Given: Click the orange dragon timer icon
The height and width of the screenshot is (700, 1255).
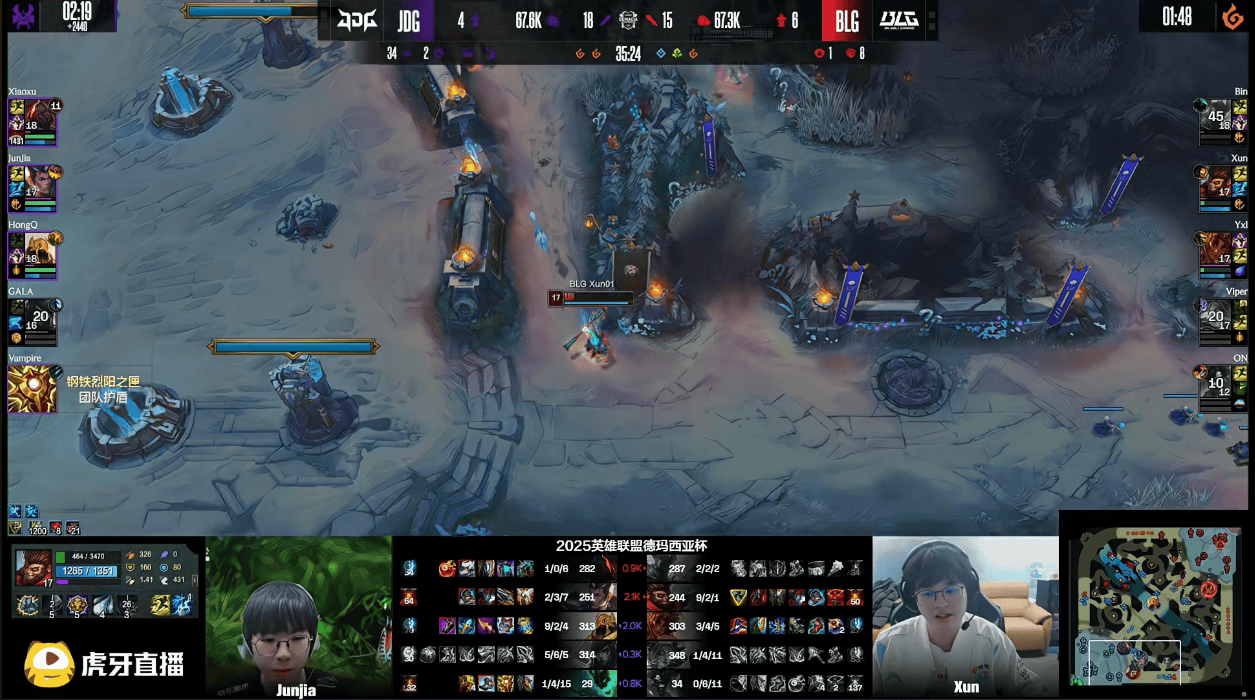Looking at the screenshot, I should click(1233, 17).
